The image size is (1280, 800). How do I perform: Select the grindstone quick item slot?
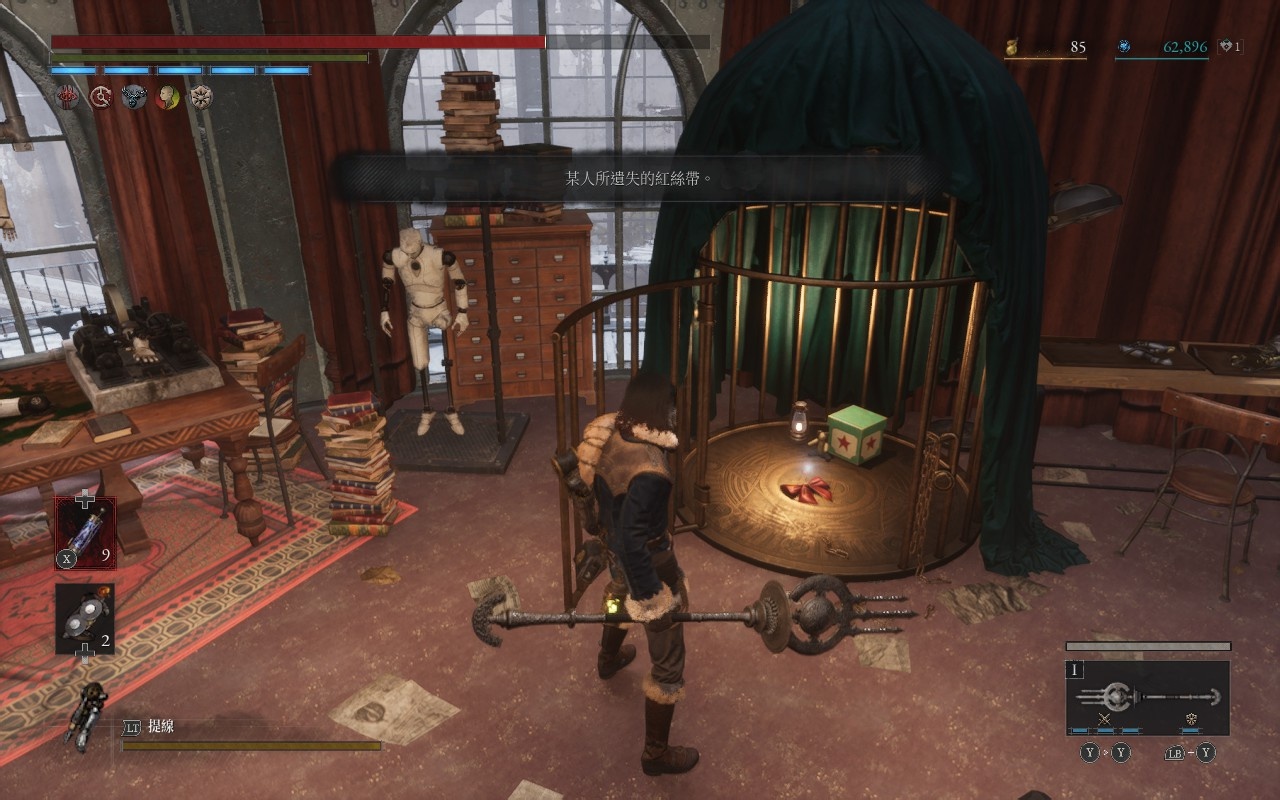click(85, 619)
